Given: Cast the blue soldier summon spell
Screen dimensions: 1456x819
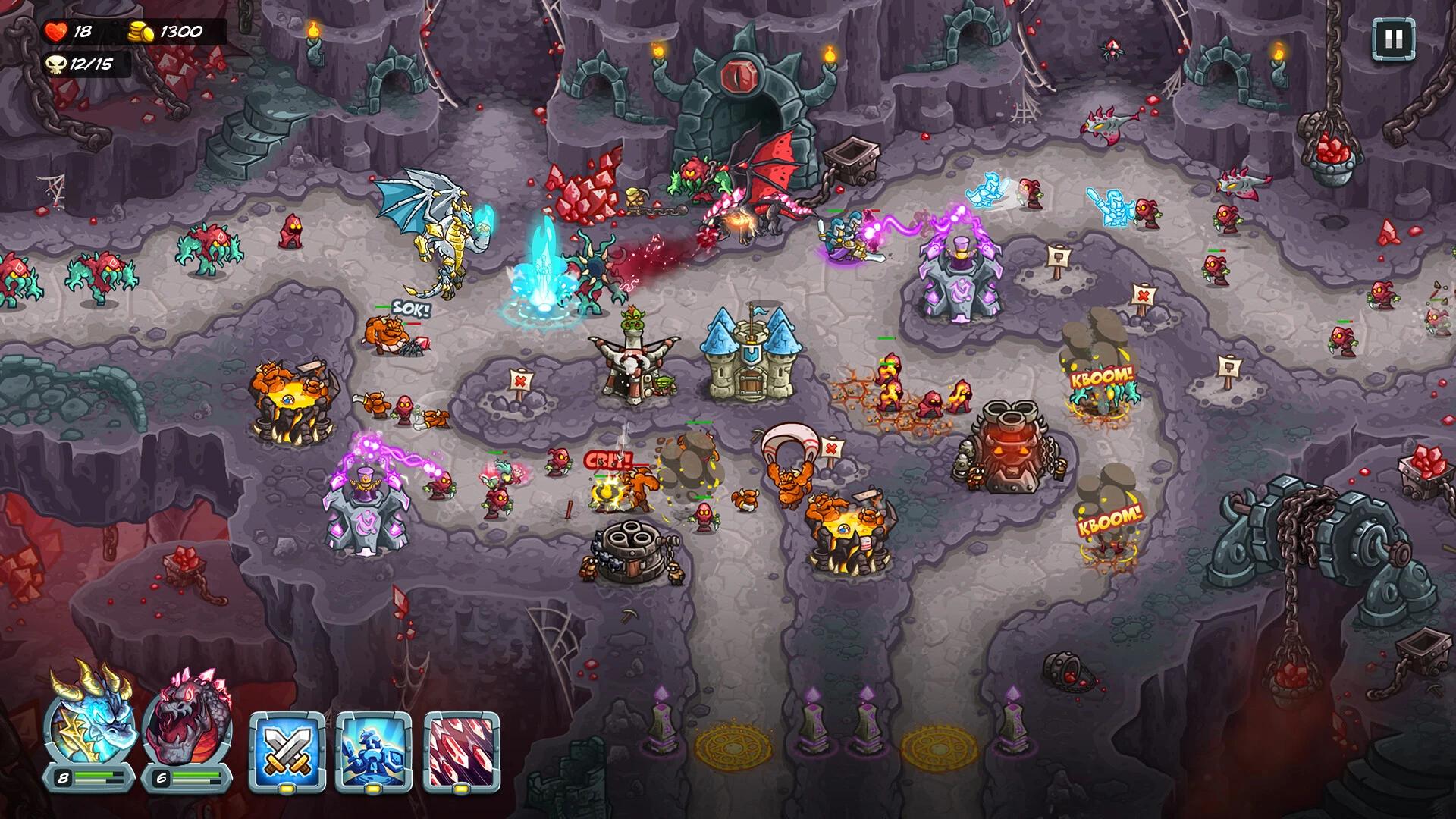Looking at the screenshot, I should pos(373,747).
